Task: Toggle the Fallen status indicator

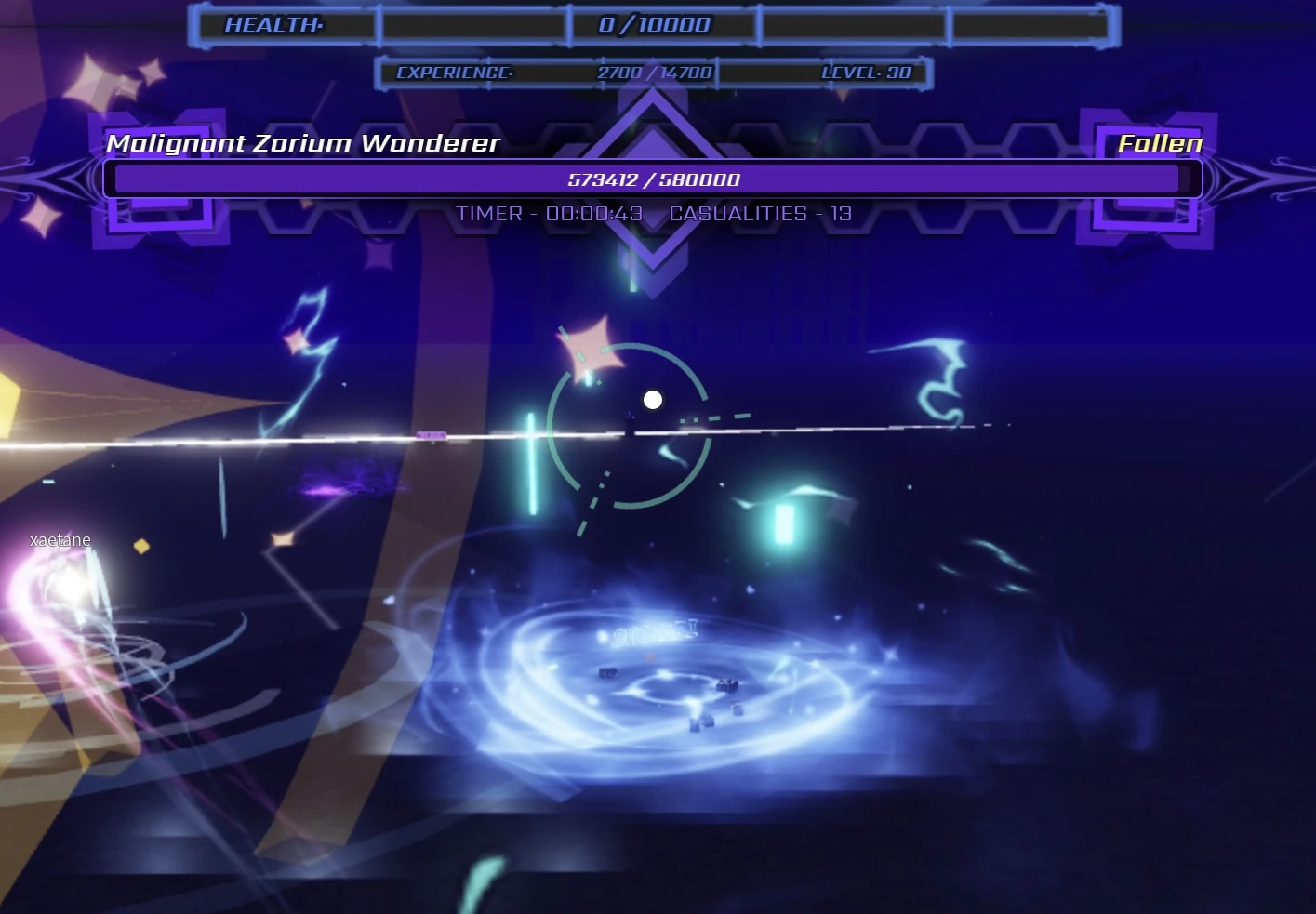Action: [1160, 143]
